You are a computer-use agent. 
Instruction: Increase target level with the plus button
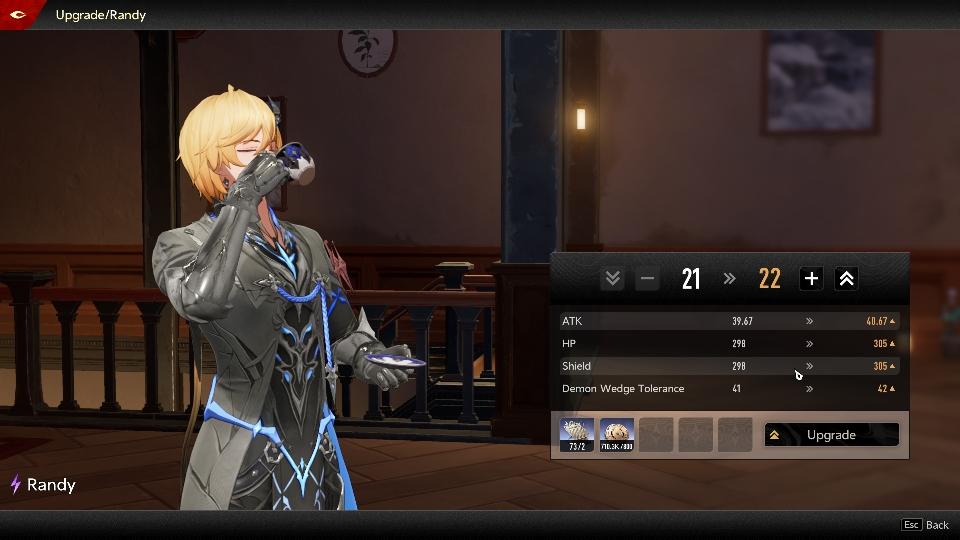[x=811, y=279]
